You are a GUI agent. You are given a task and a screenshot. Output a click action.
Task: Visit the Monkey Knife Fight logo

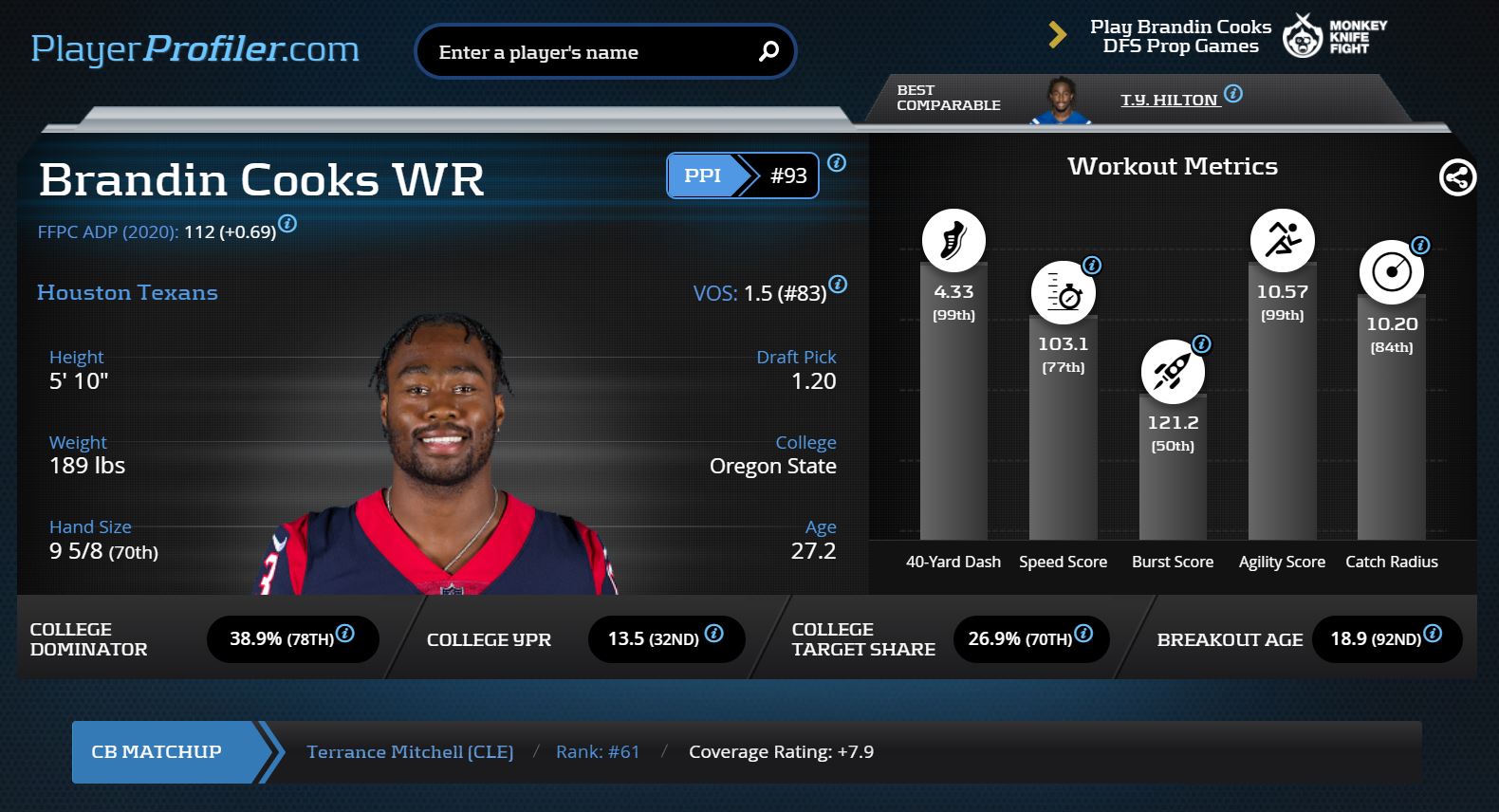click(1335, 37)
